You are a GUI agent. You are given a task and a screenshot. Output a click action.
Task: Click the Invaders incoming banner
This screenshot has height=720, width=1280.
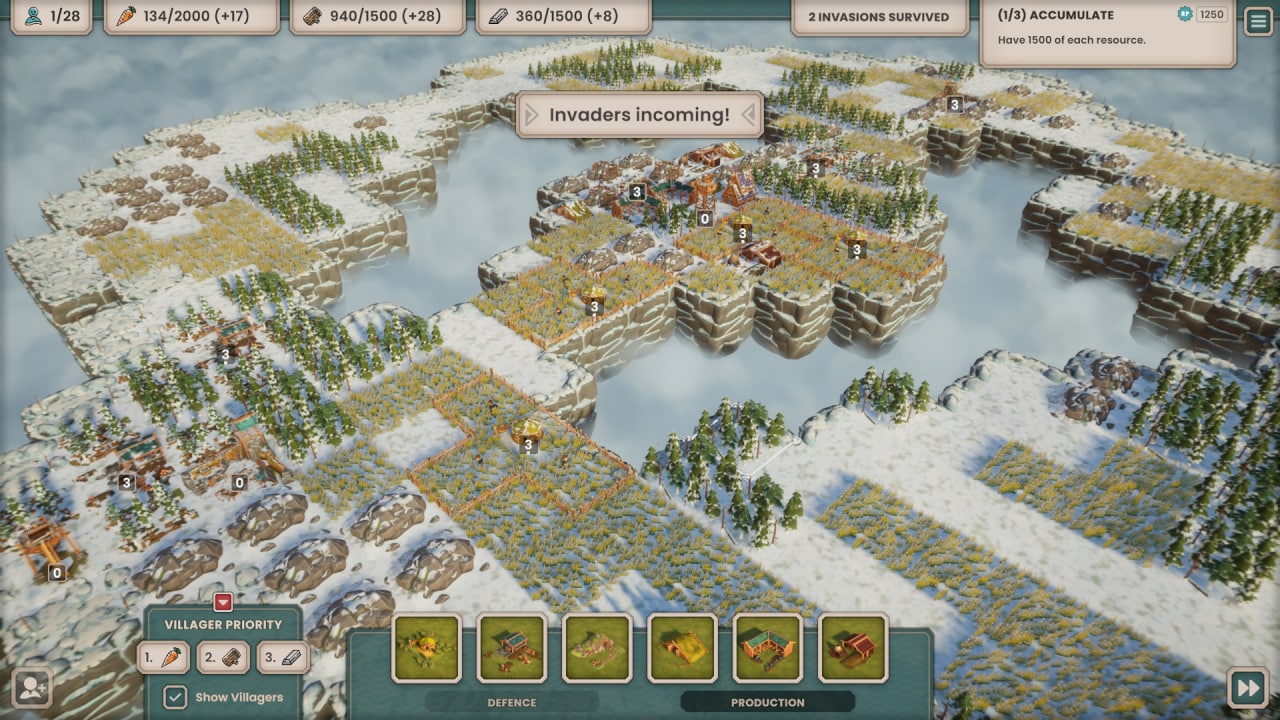click(639, 115)
